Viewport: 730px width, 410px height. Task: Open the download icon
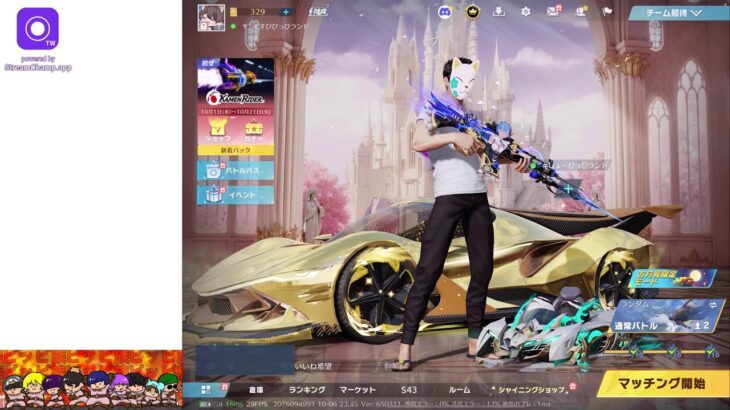click(500, 12)
